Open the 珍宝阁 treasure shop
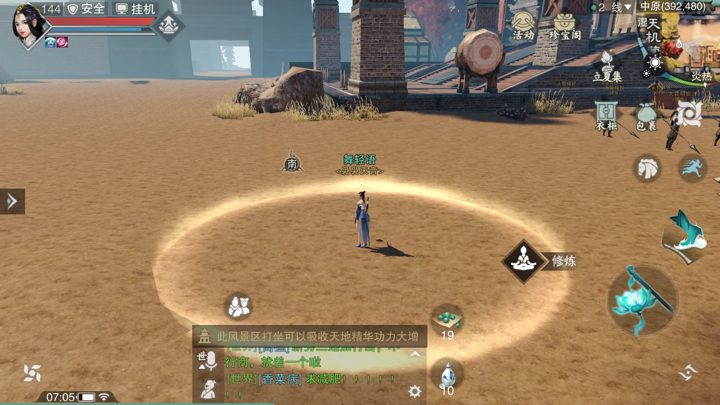The width and height of the screenshot is (720, 405). coord(565,26)
